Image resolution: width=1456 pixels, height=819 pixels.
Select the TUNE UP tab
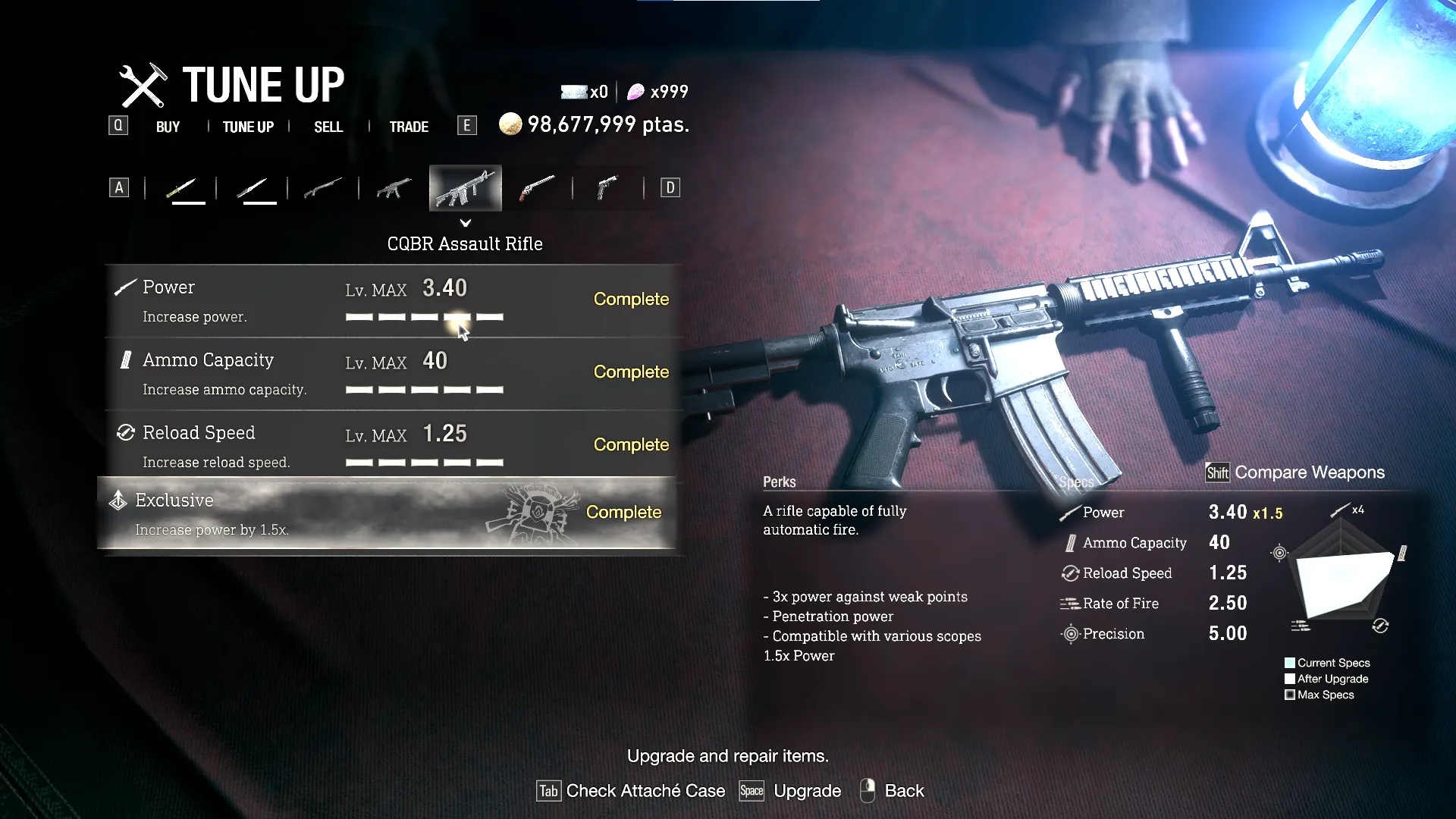[248, 127]
